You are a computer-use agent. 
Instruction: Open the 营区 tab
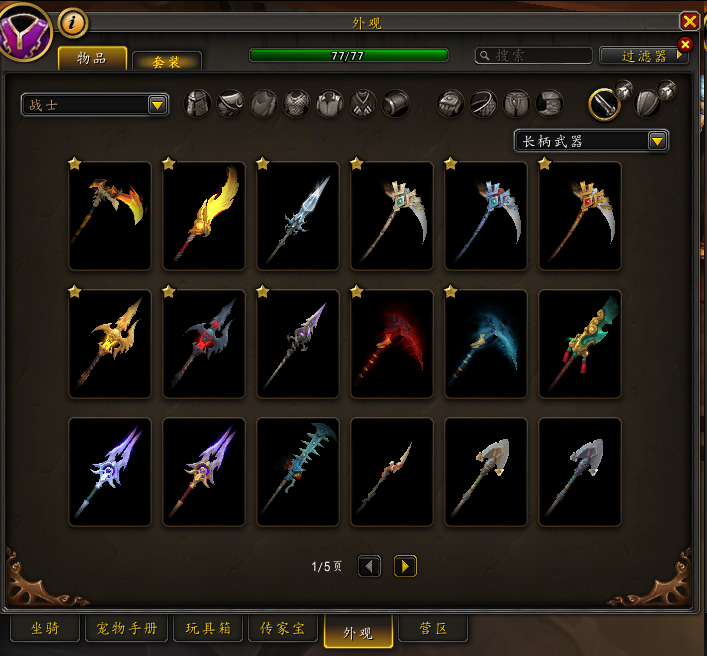click(432, 629)
